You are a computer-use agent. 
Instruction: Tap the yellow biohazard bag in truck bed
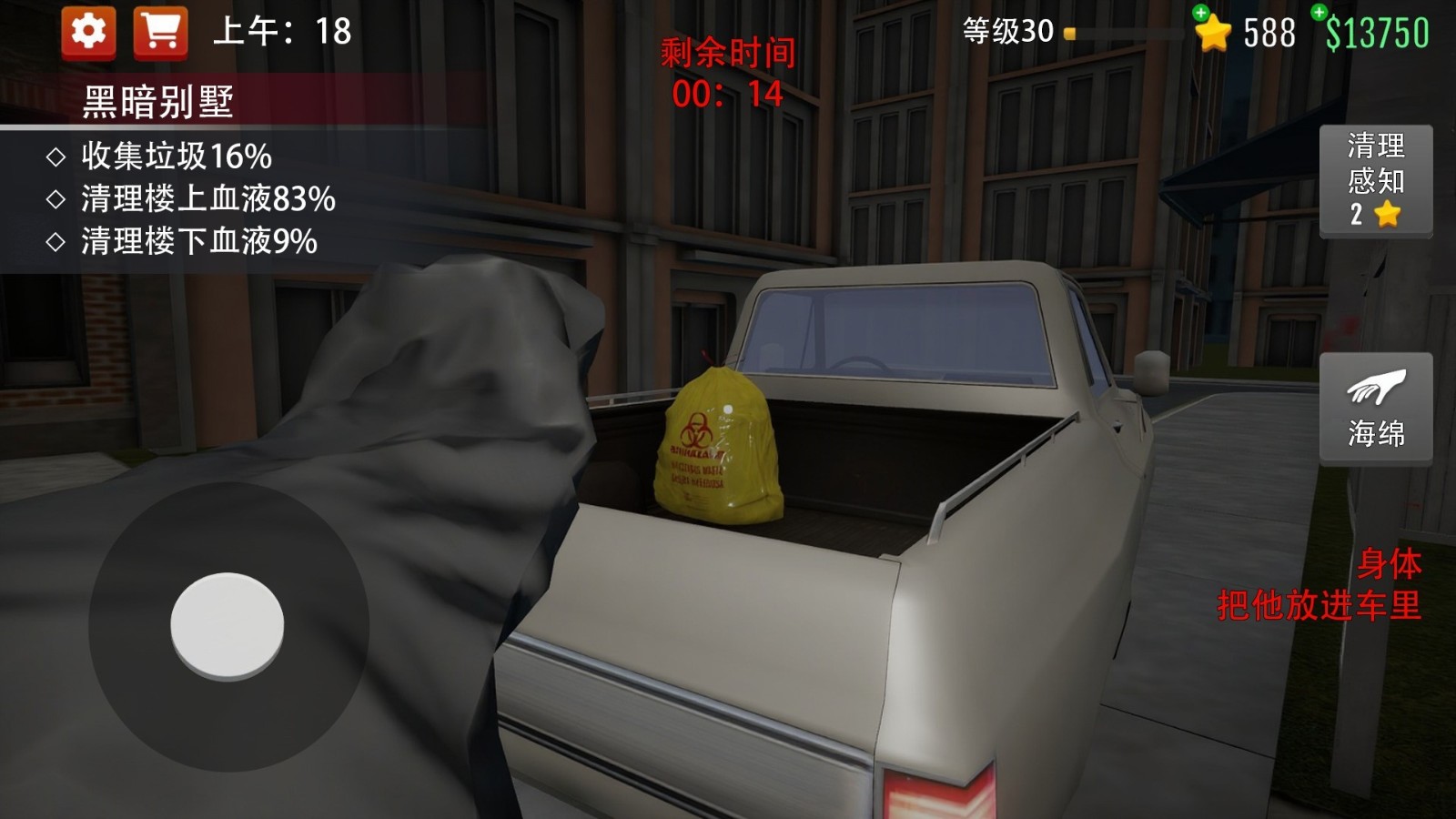point(719,446)
